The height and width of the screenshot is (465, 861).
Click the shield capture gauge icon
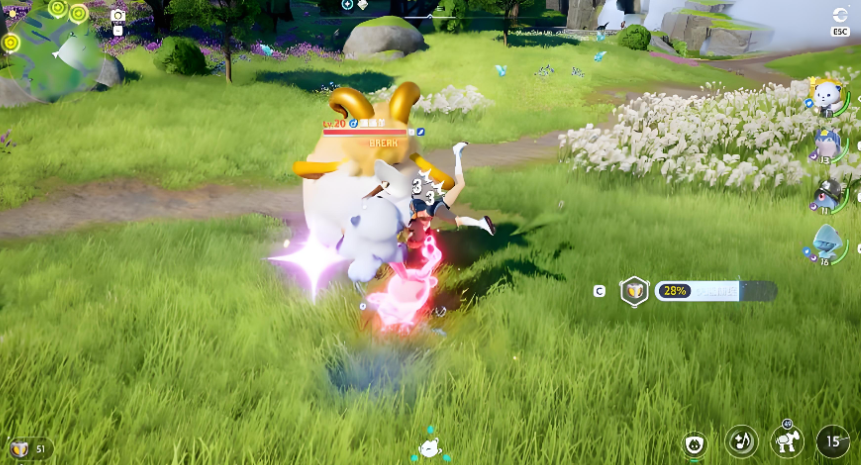633,291
